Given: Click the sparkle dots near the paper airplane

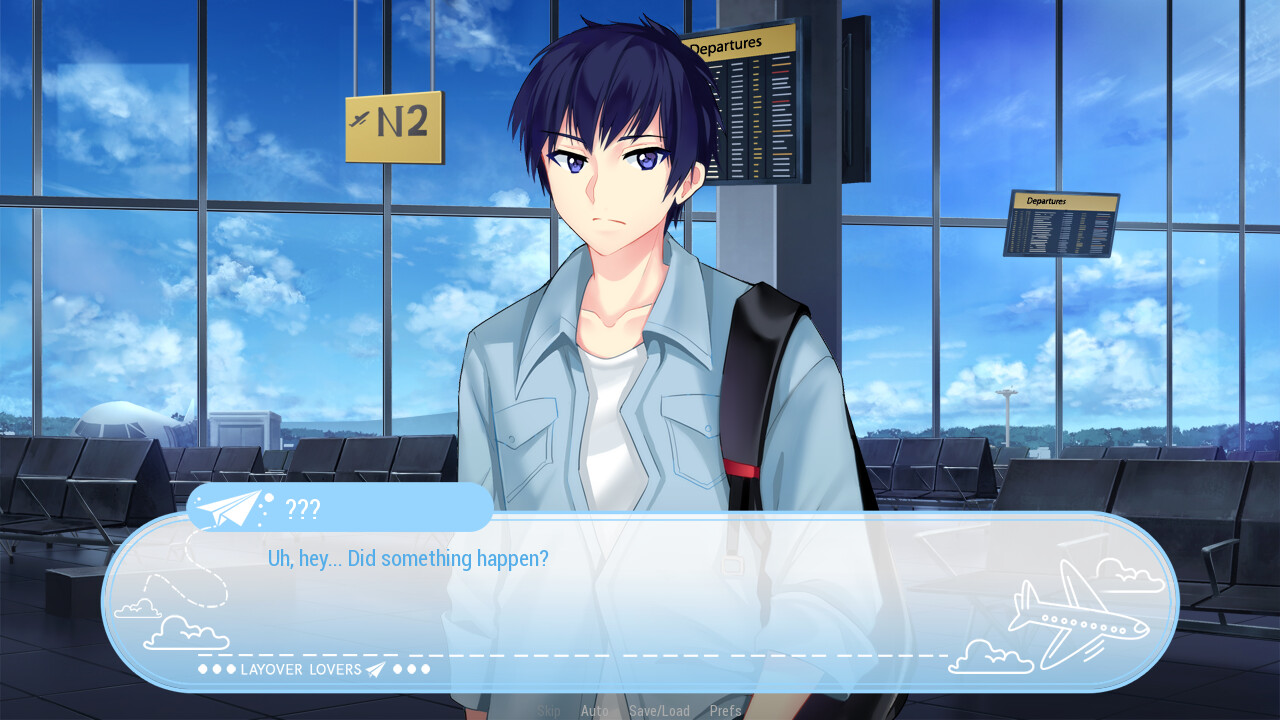Looking at the screenshot, I should coord(263,507).
